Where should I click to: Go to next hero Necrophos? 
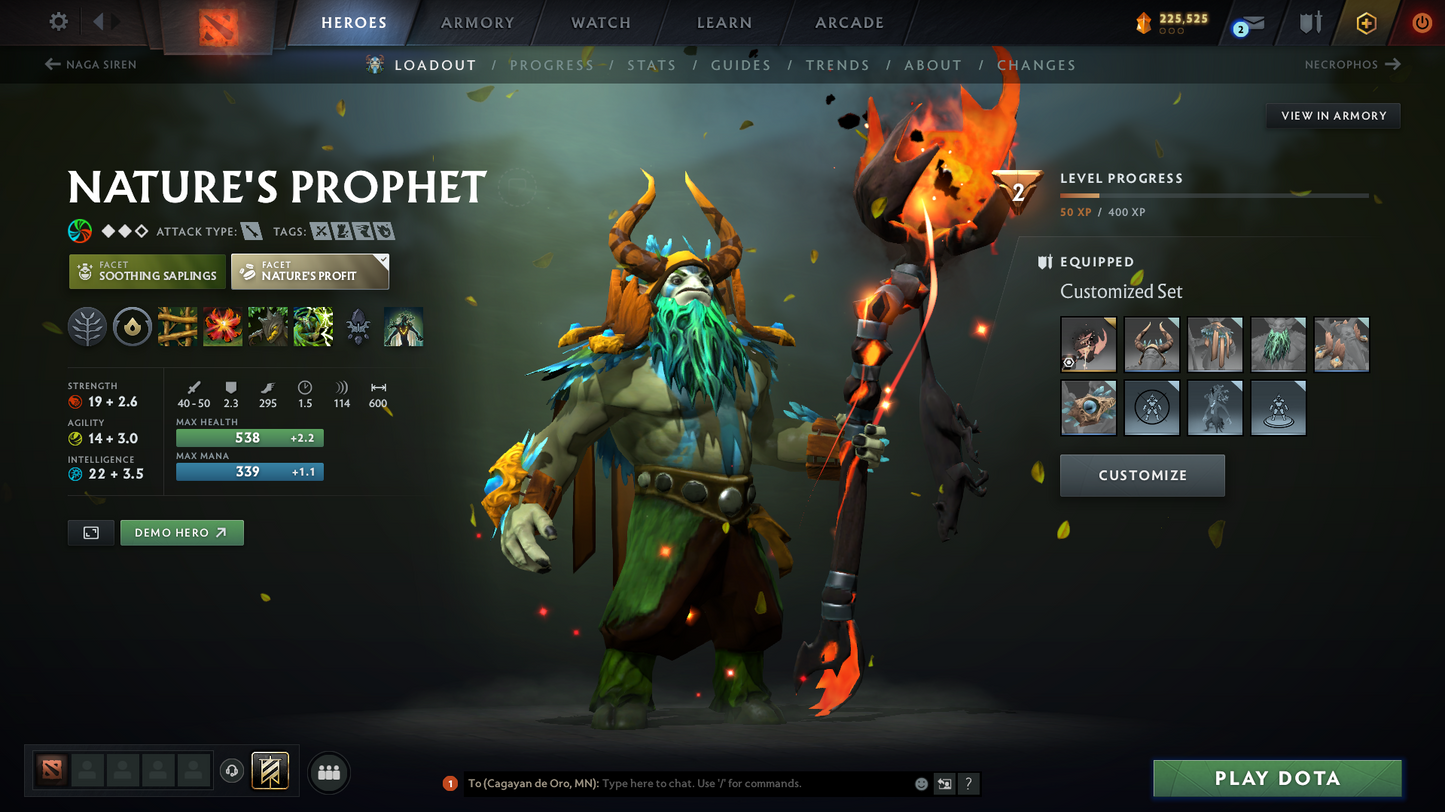[1352, 65]
